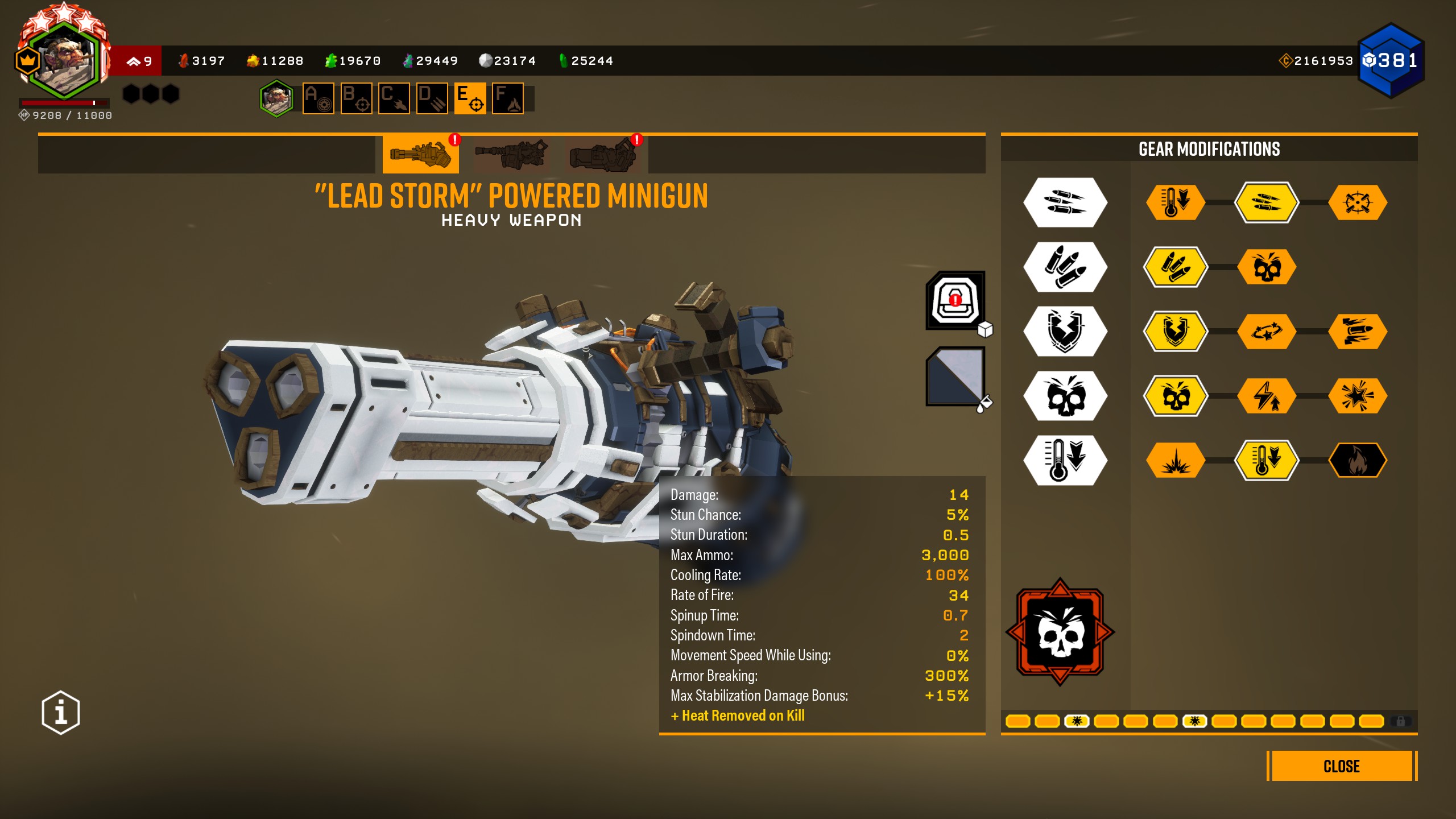Choose the orange skull mod in tier two
This screenshot has height=819, width=1456.
coord(1267,267)
